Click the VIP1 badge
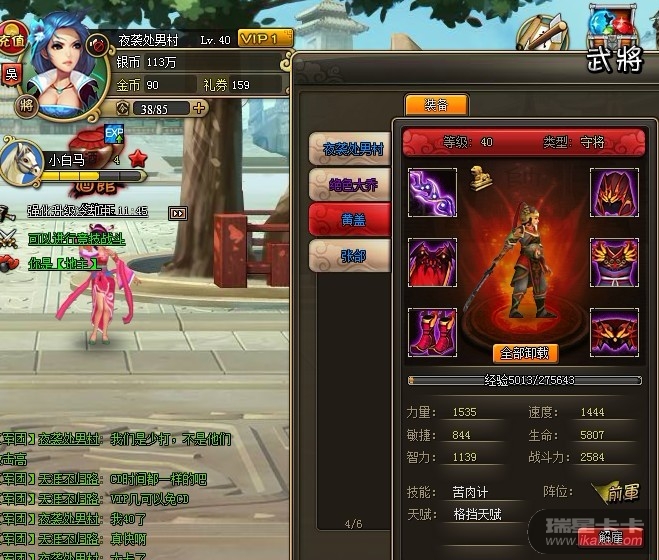This screenshot has height=560, width=659. pyautogui.click(x=265, y=37)
